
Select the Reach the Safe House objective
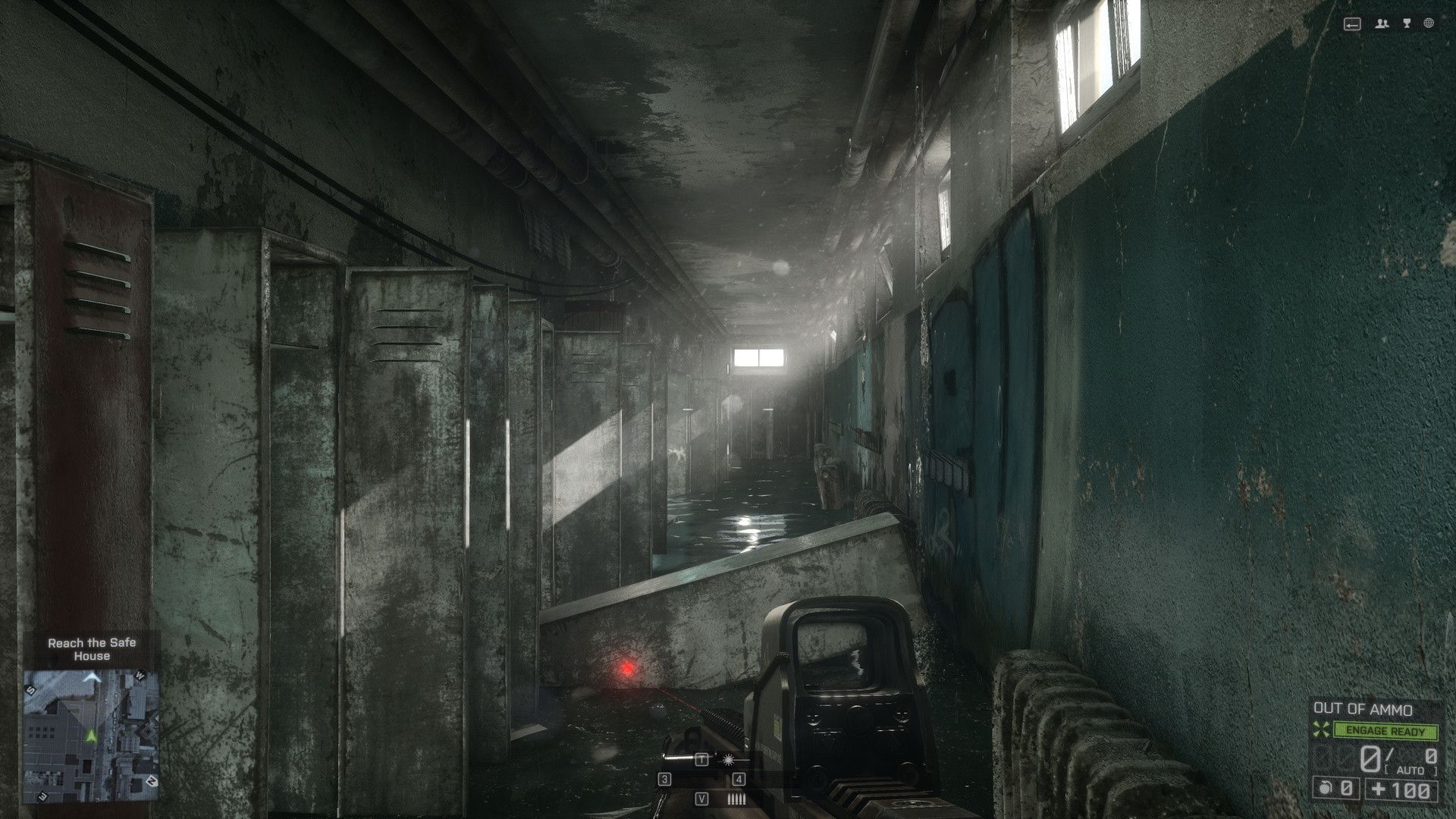coord(92,649)
